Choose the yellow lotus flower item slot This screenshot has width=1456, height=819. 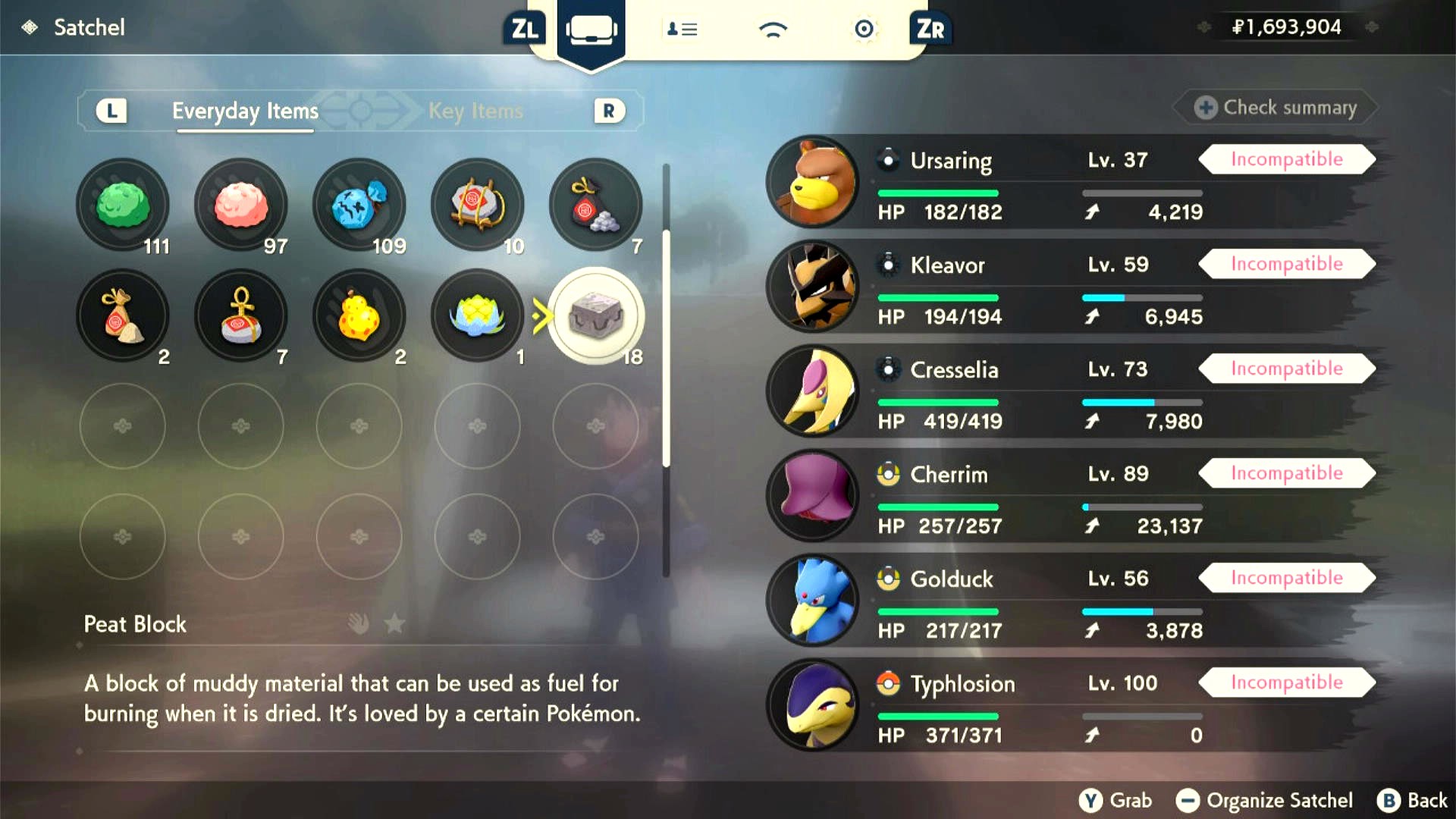[x=478, y=315]
